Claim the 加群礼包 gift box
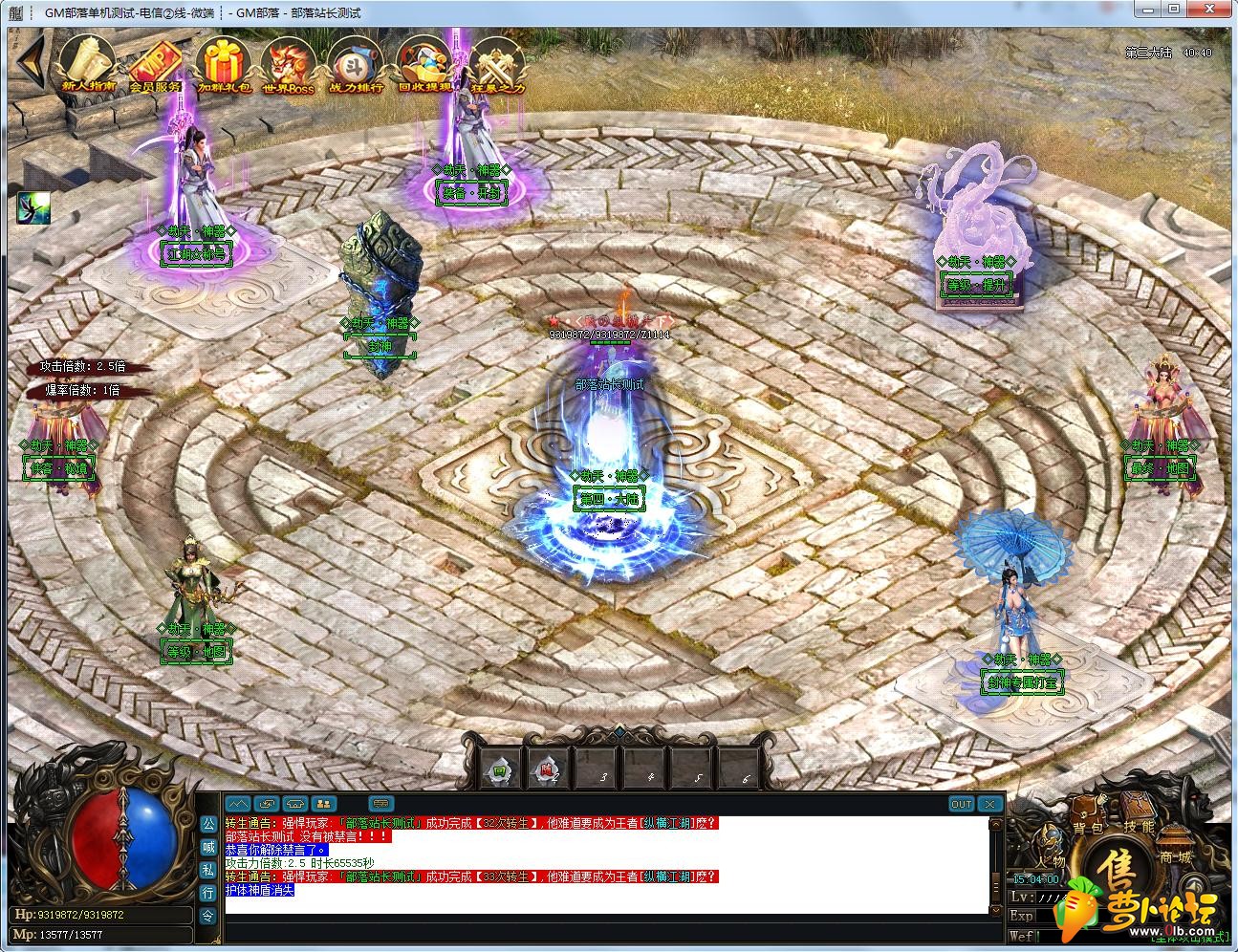The image size is (1238, 952). (x=224, y=65)
